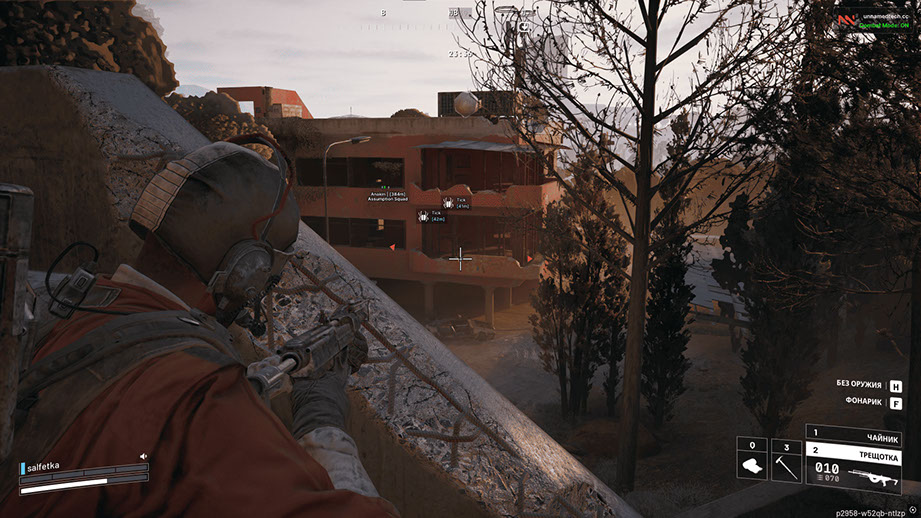Select the Трещотка weapon in slot 2
This screenshot has width=921, height=518.
[853, 453]
